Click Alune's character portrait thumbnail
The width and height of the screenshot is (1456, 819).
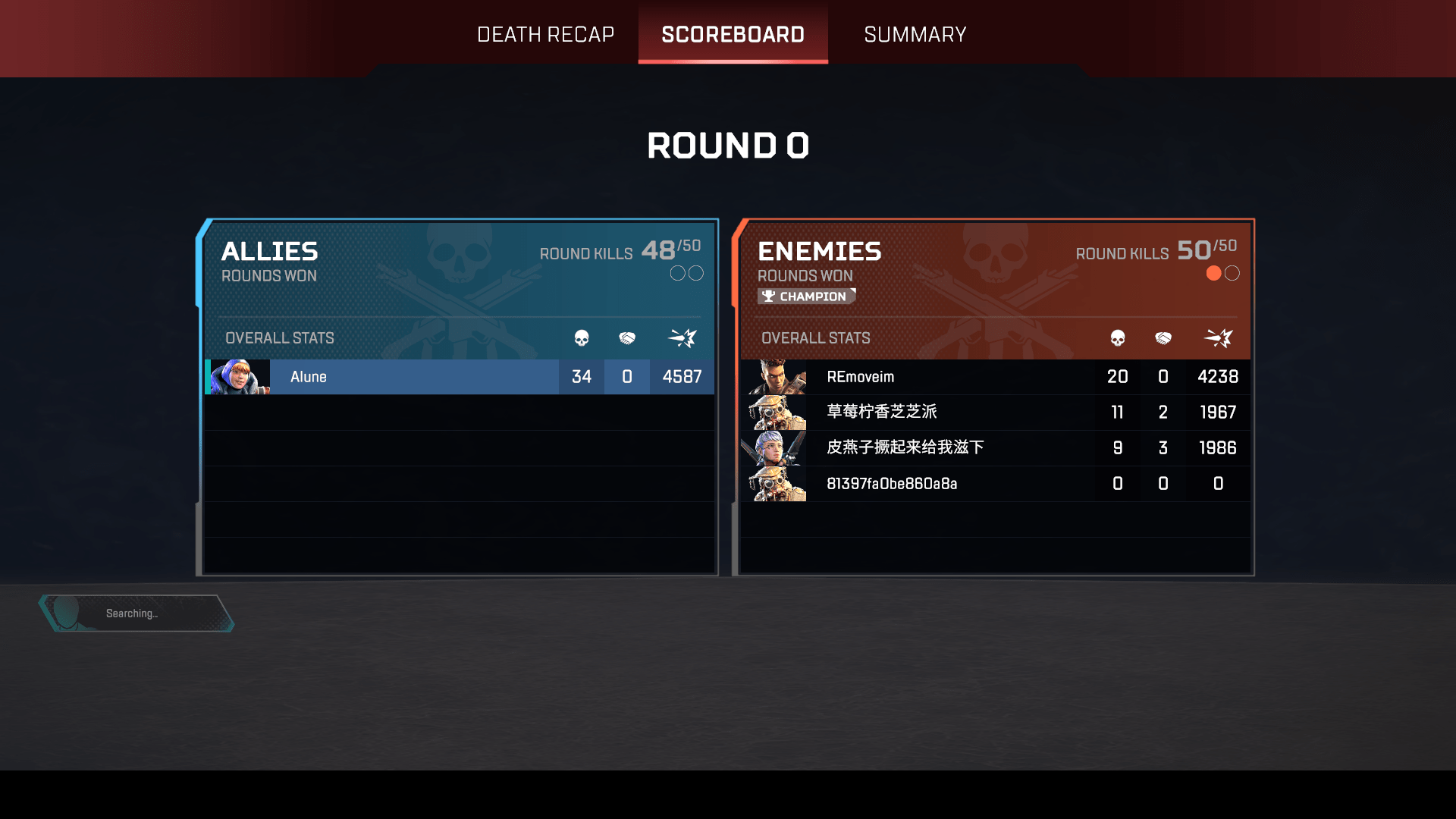coord(237,377)
